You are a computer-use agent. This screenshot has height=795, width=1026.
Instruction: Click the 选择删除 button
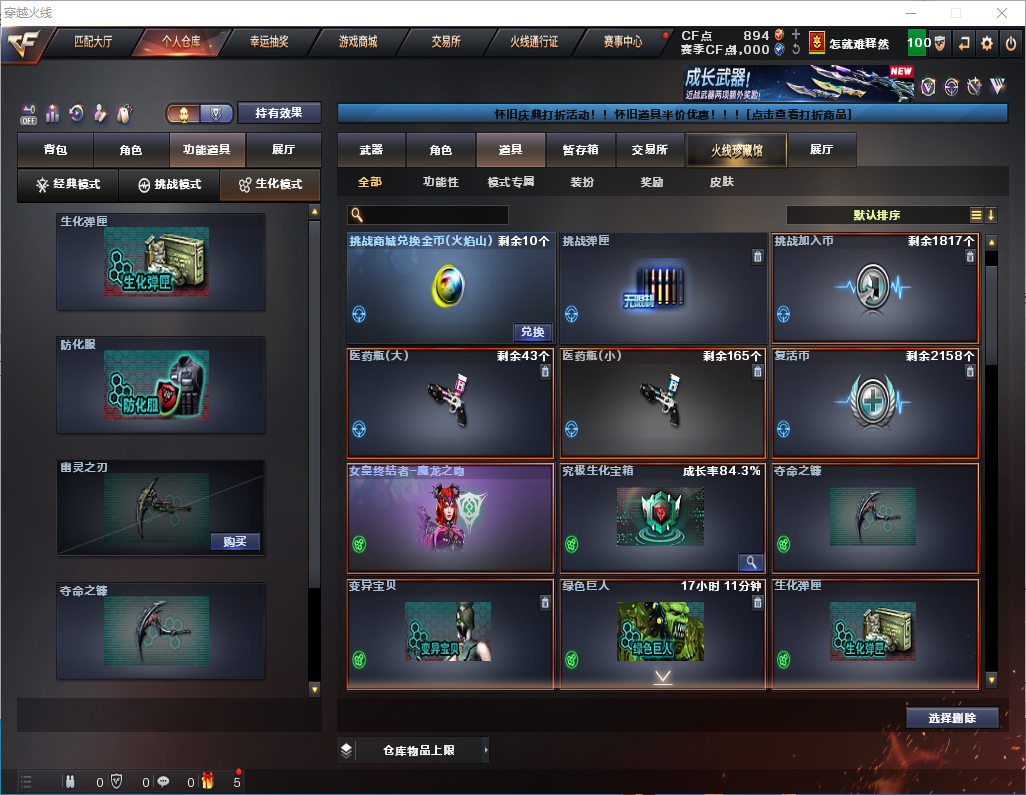952,718
